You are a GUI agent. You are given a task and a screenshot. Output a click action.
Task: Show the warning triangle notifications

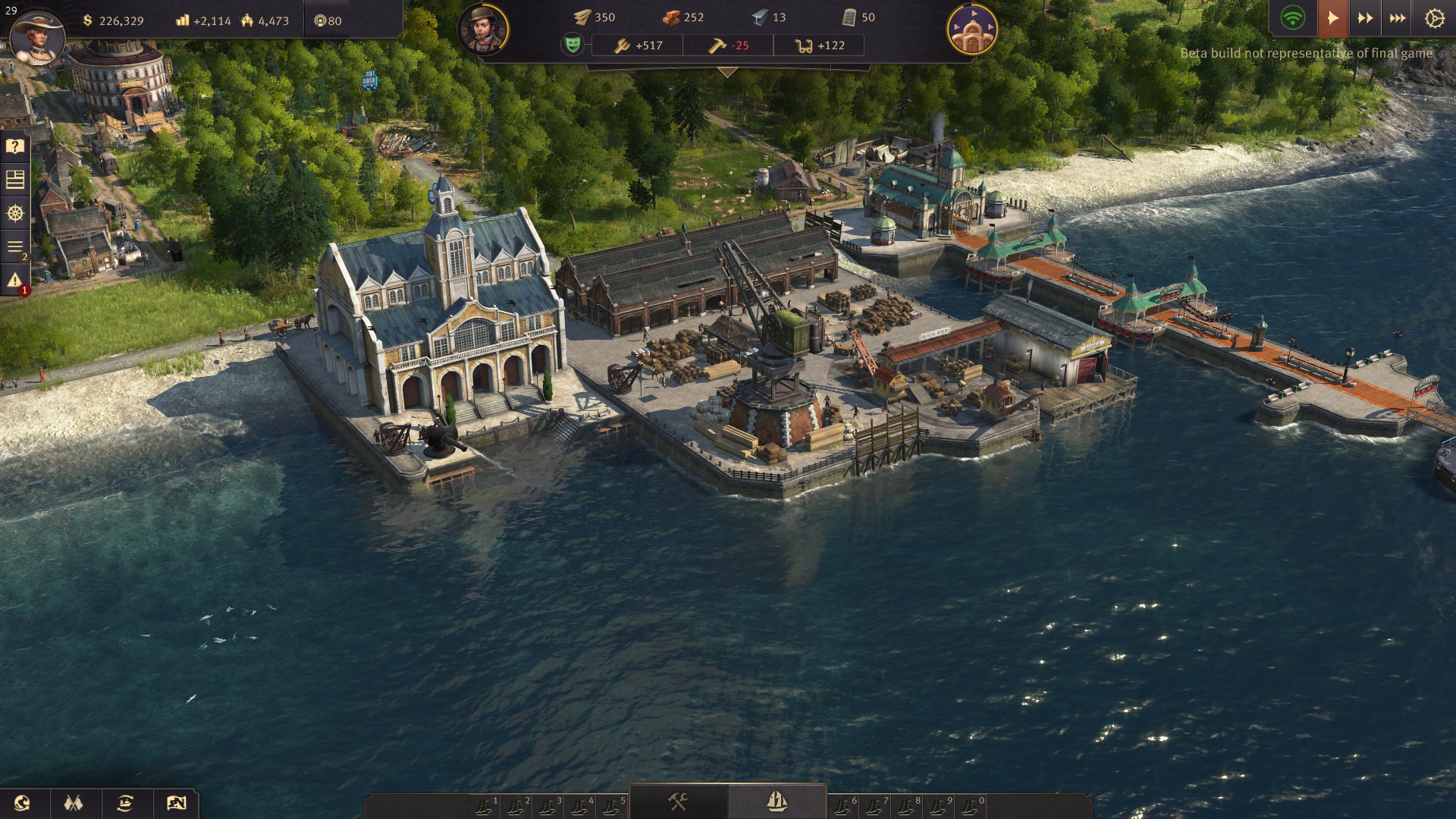(x=15, y=281)
